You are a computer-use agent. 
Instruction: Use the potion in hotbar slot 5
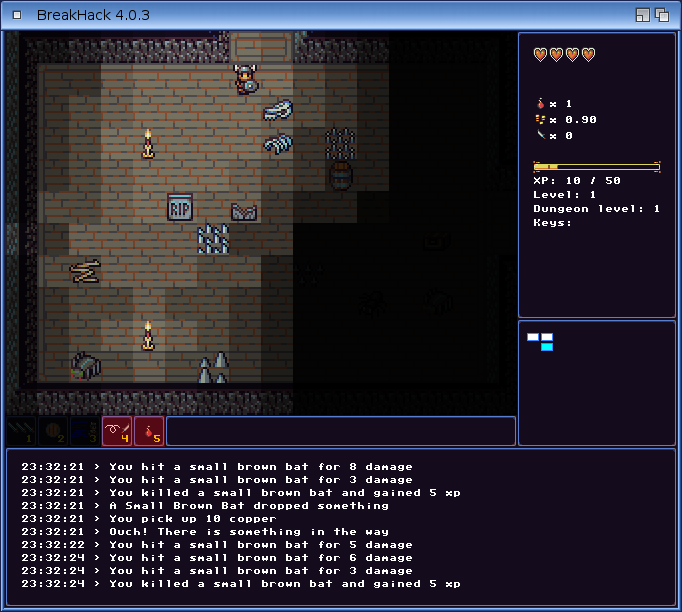(149, 431)
